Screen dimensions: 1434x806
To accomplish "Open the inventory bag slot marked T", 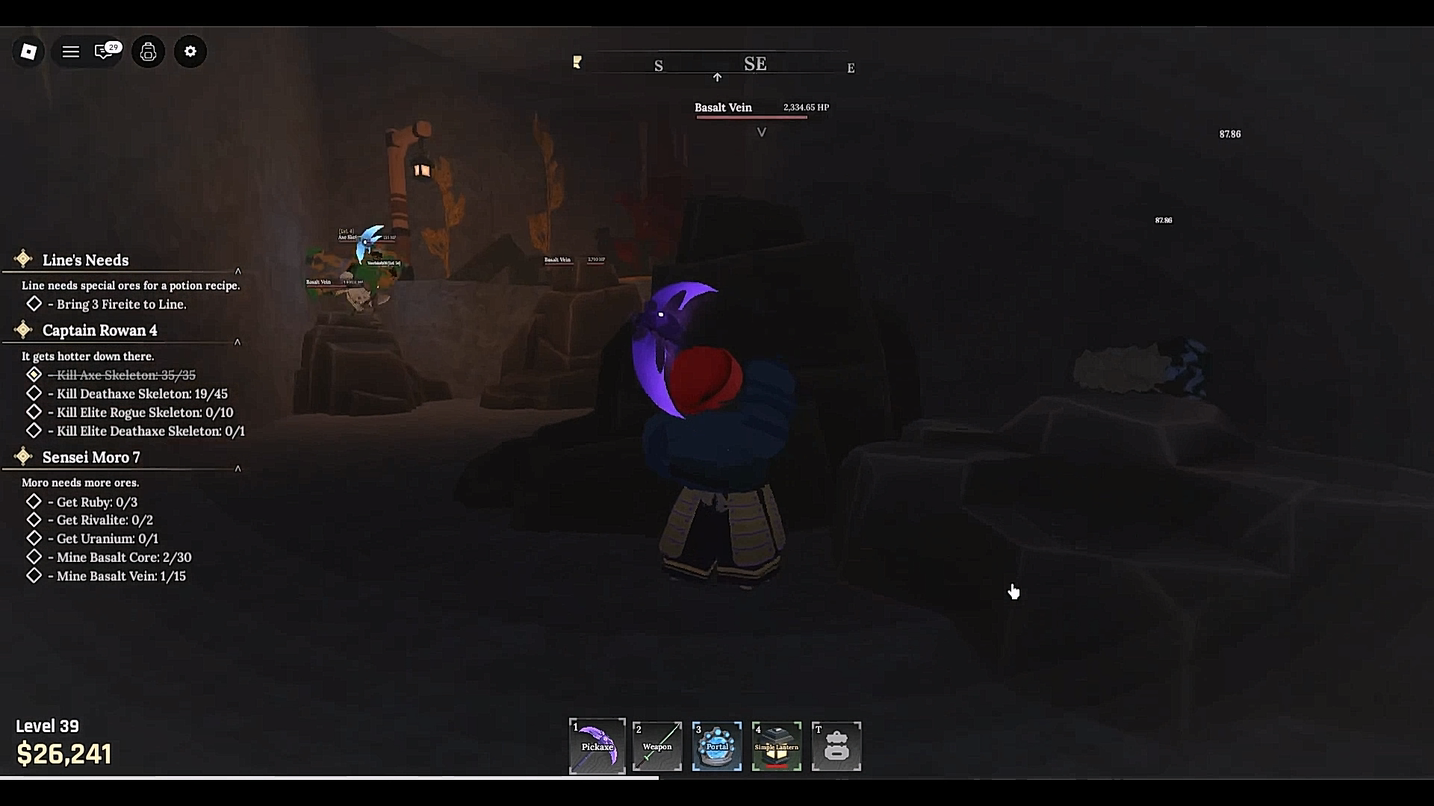I will coord(836,746).
